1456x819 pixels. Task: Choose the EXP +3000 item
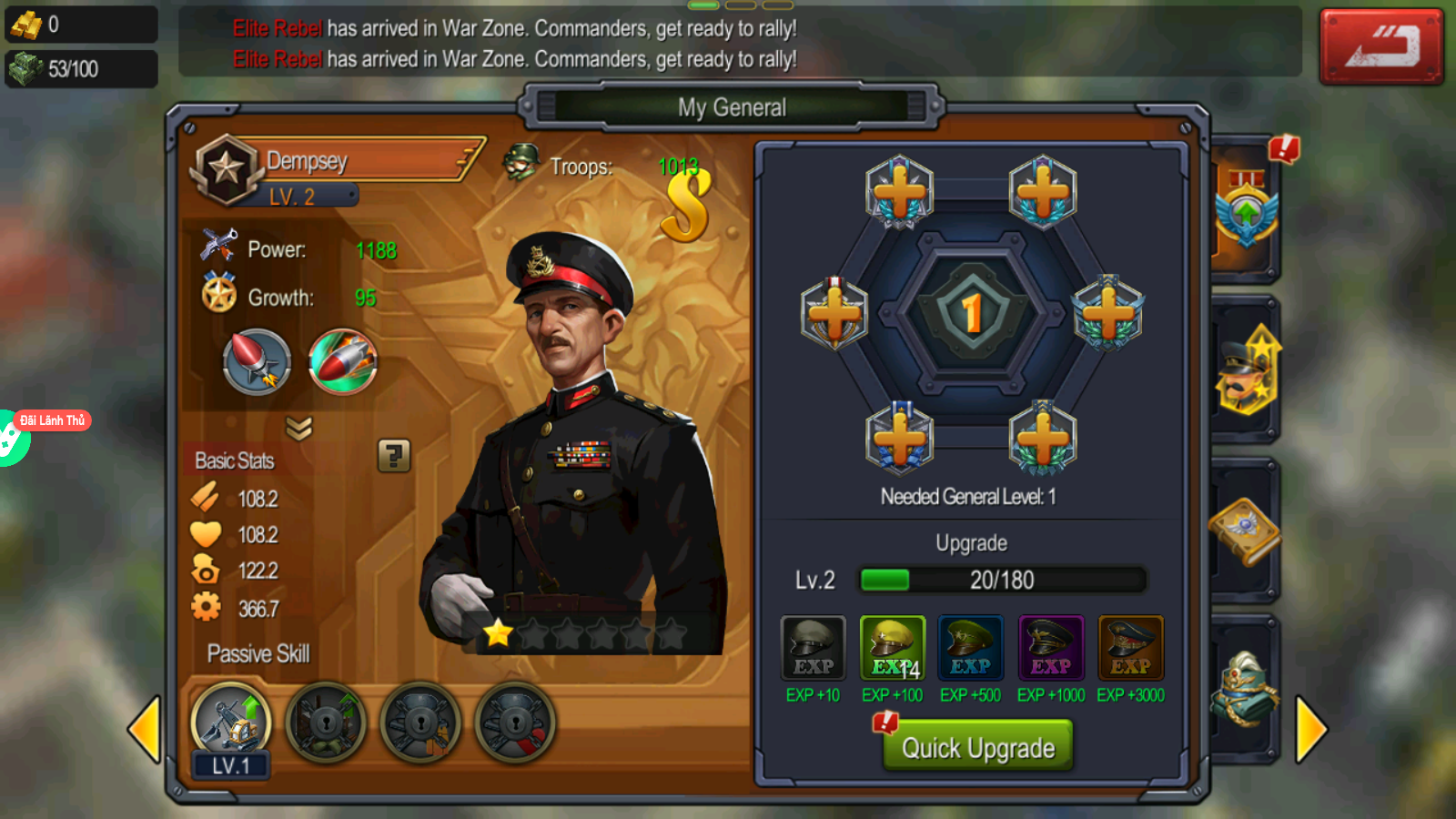[1130, 649]
